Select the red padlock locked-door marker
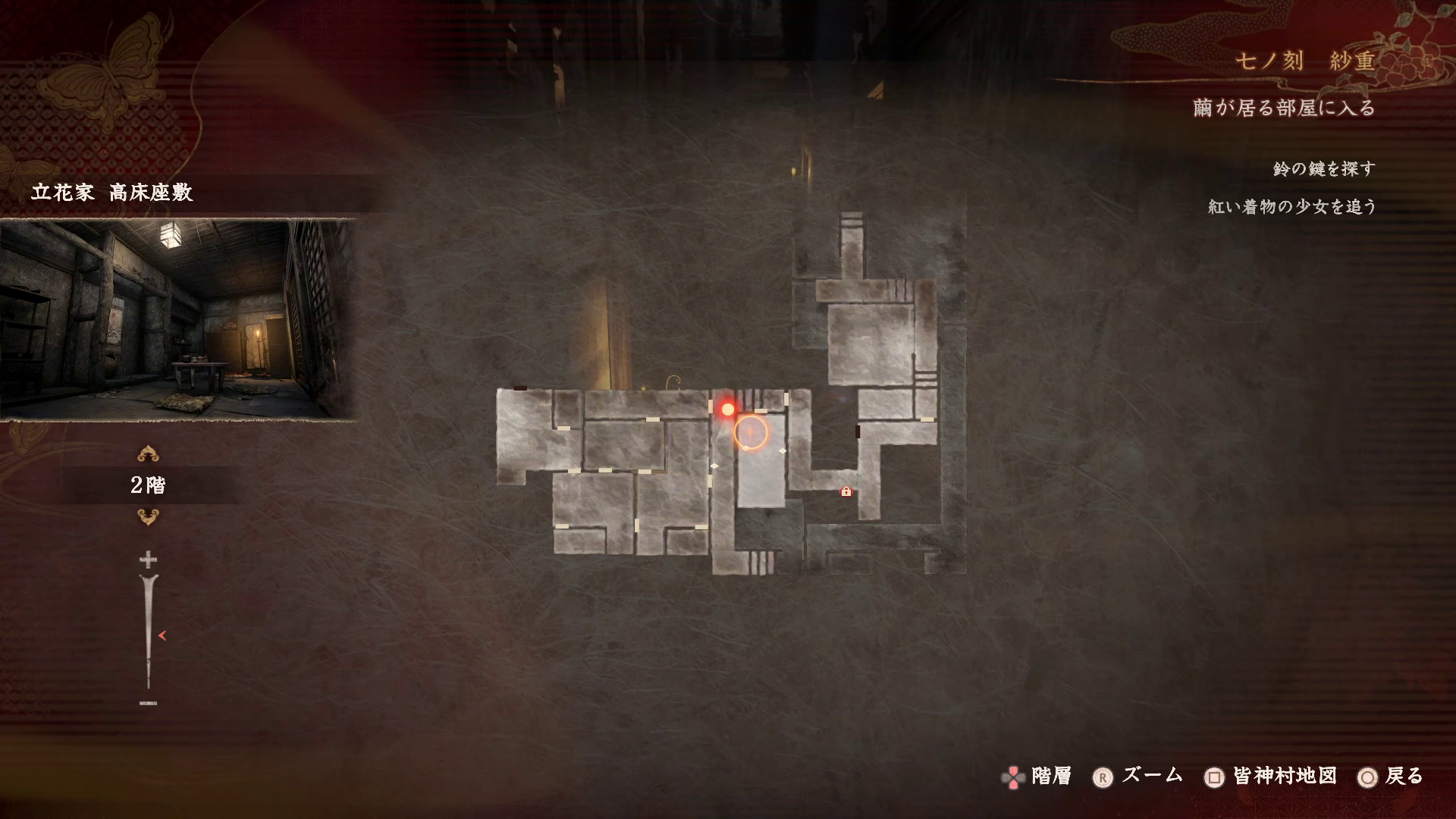This screenshot has width=1456, height=819. [846, 491]
